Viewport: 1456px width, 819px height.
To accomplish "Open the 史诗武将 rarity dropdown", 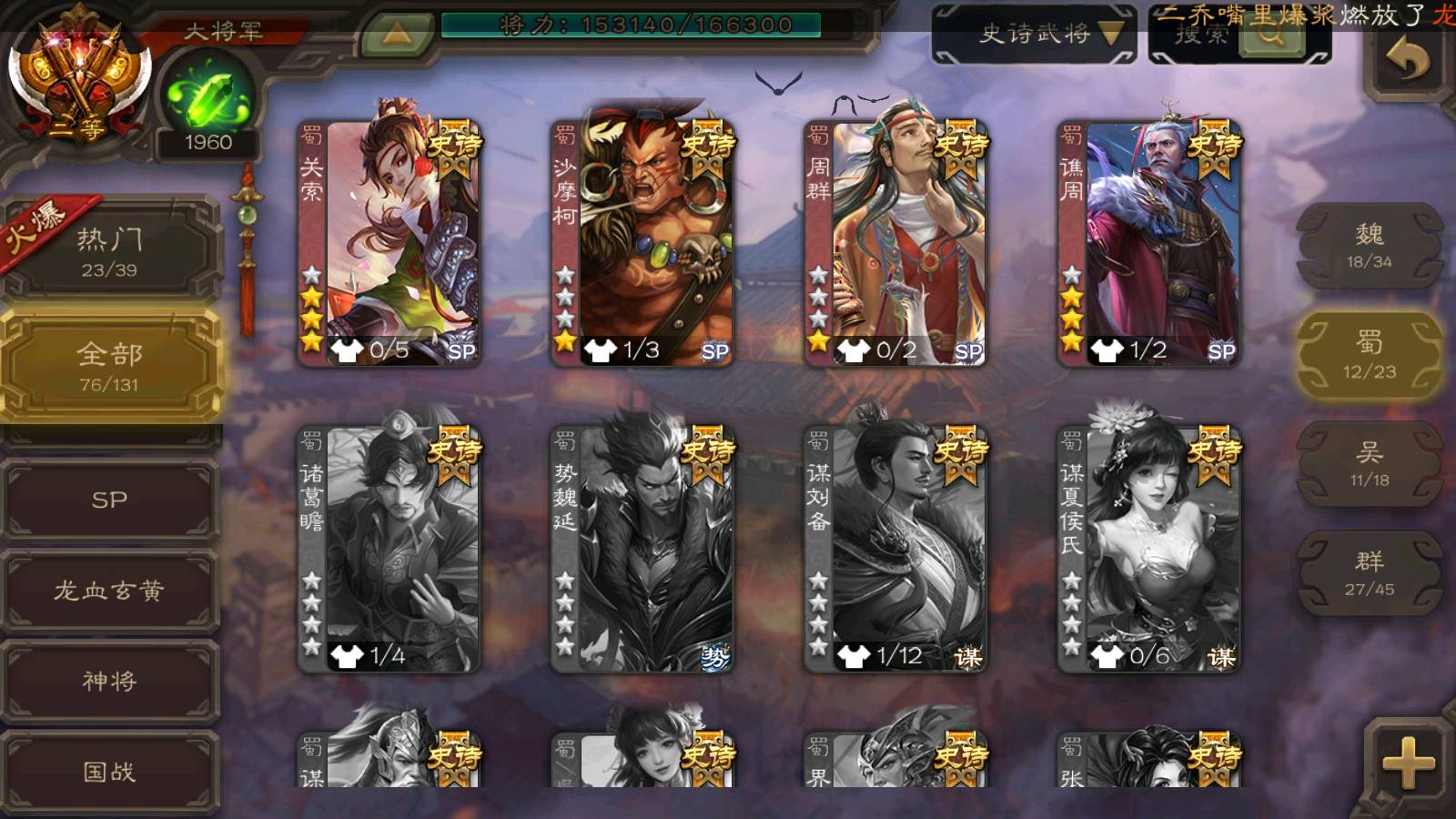I will tap(1034, 35).
